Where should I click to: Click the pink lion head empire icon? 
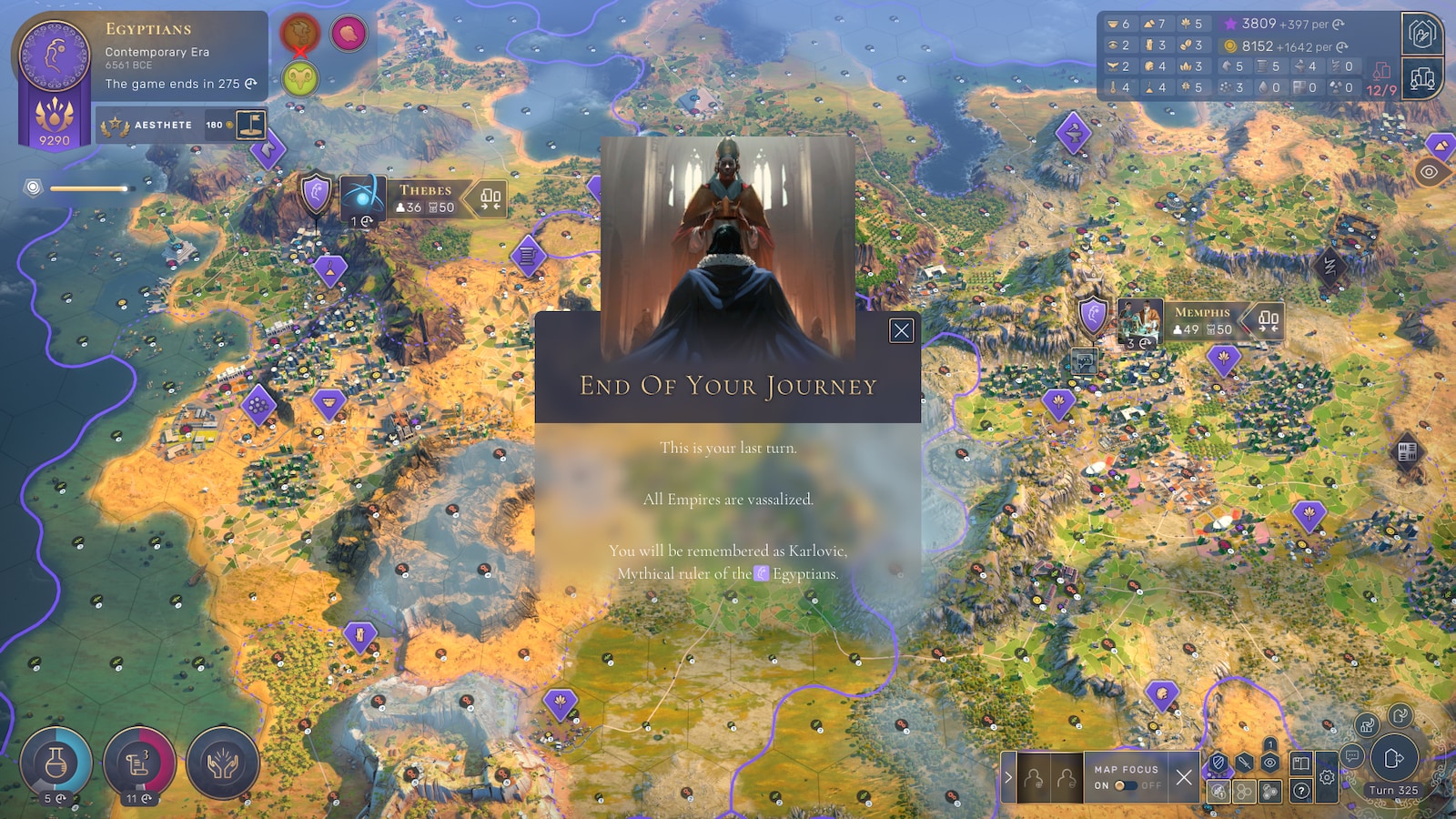pos(348,34)
